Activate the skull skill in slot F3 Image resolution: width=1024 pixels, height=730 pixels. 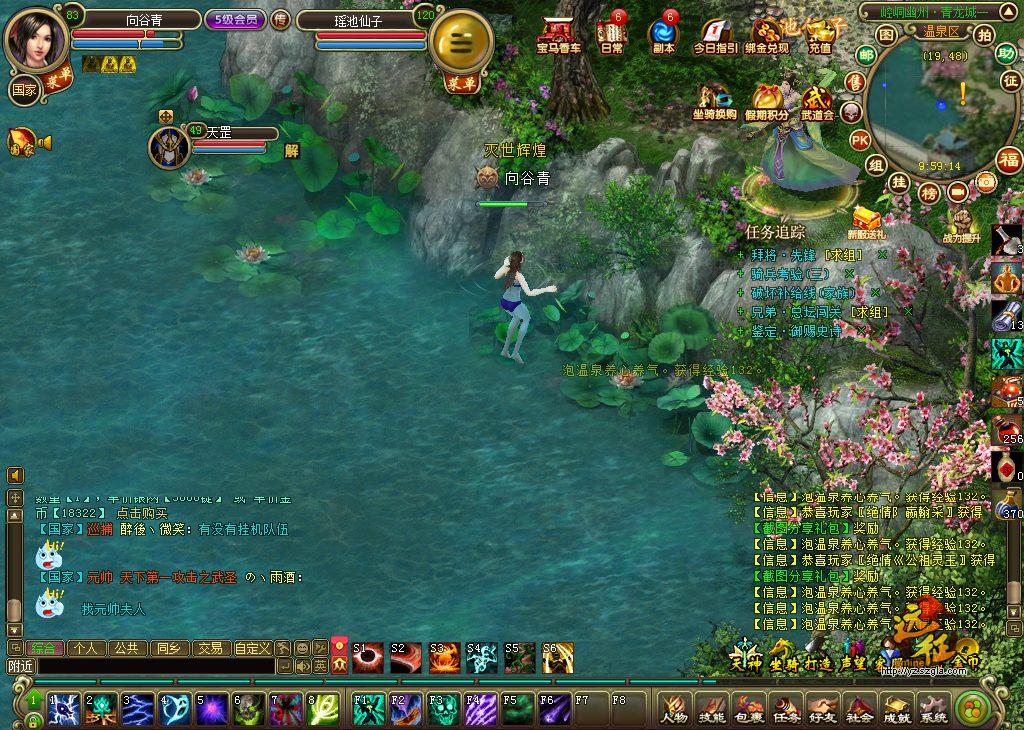[x=444, y=708]
